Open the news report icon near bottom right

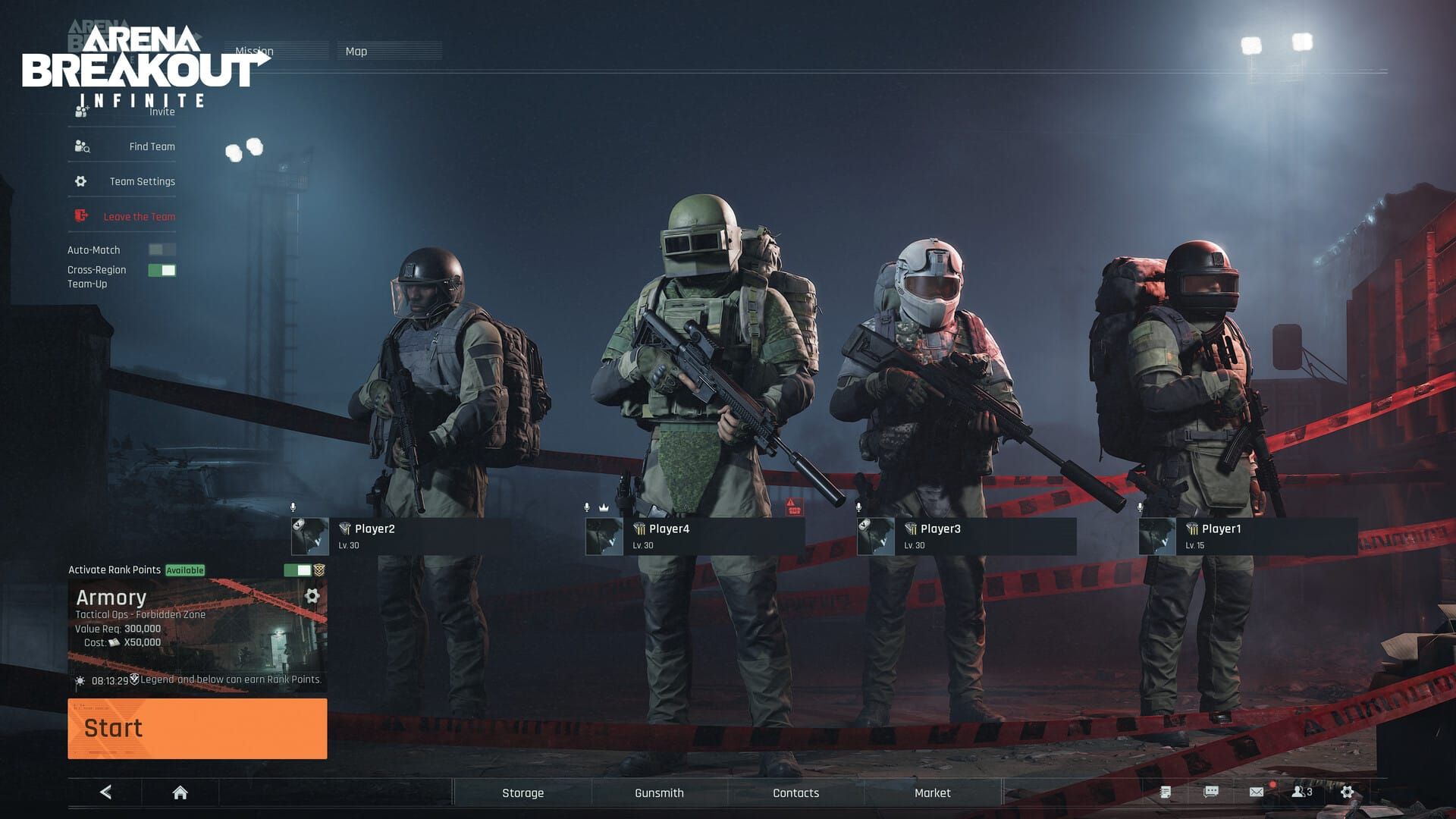pos(1164,792)
